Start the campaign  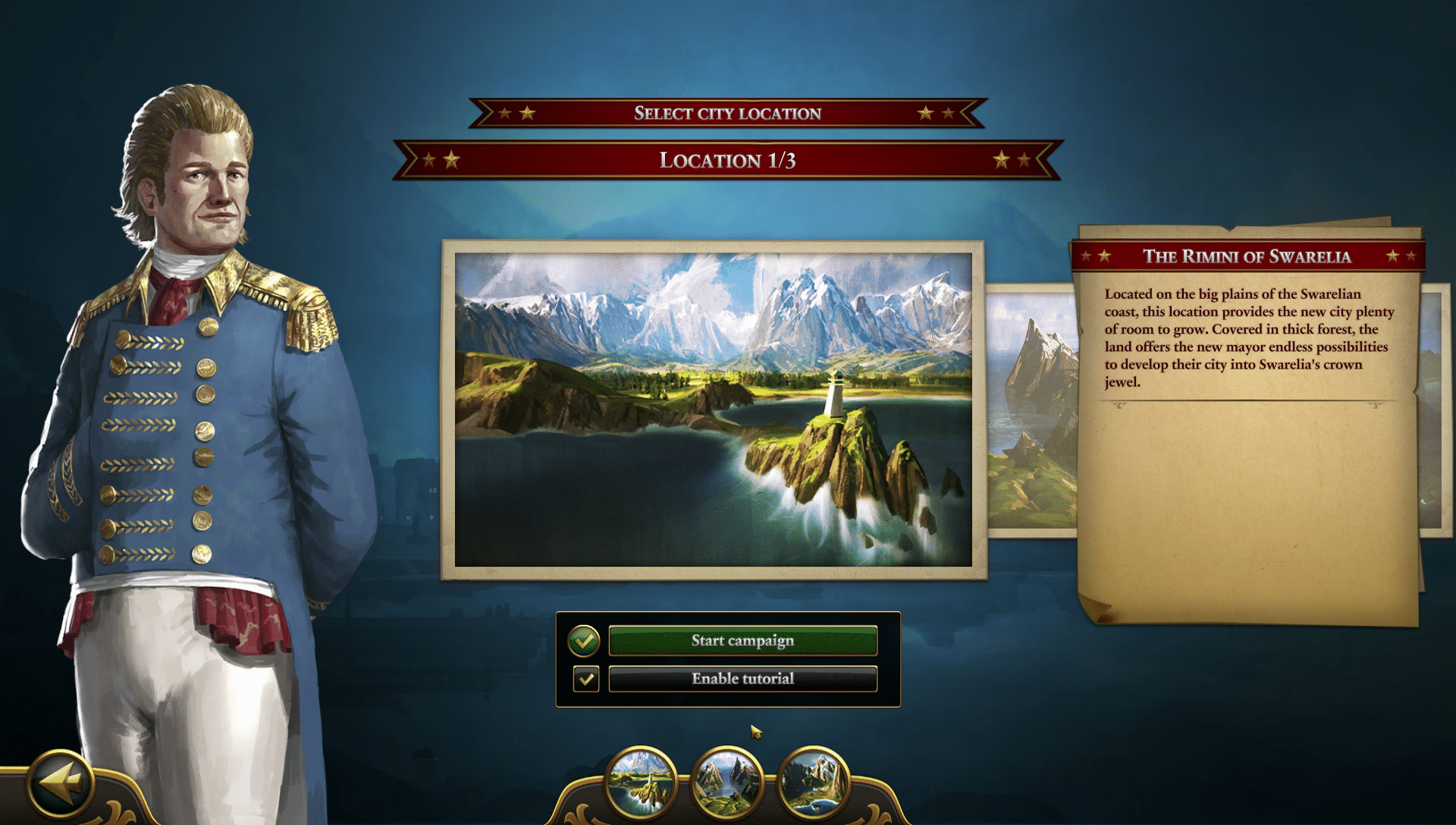(x=742, y=641)
